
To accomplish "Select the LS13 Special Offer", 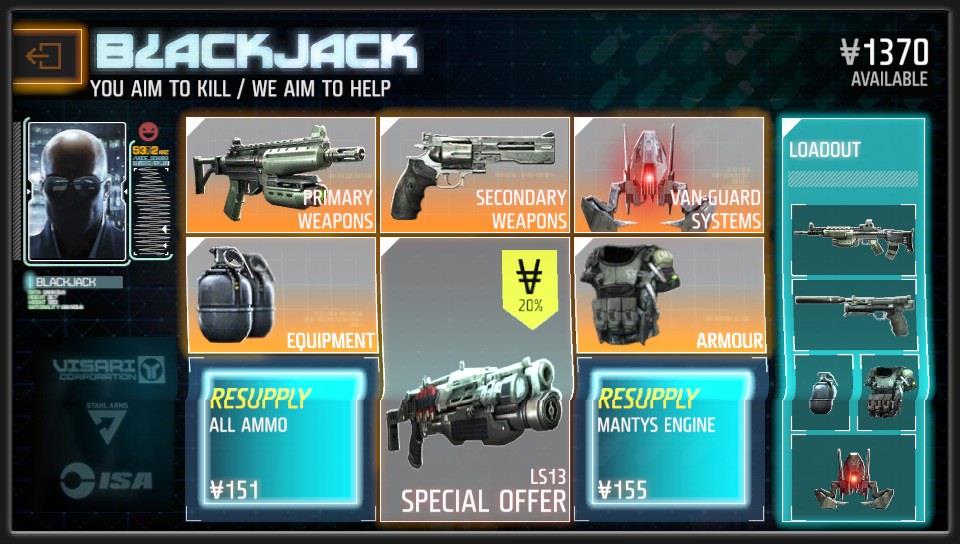I will (x=475, y=380).
